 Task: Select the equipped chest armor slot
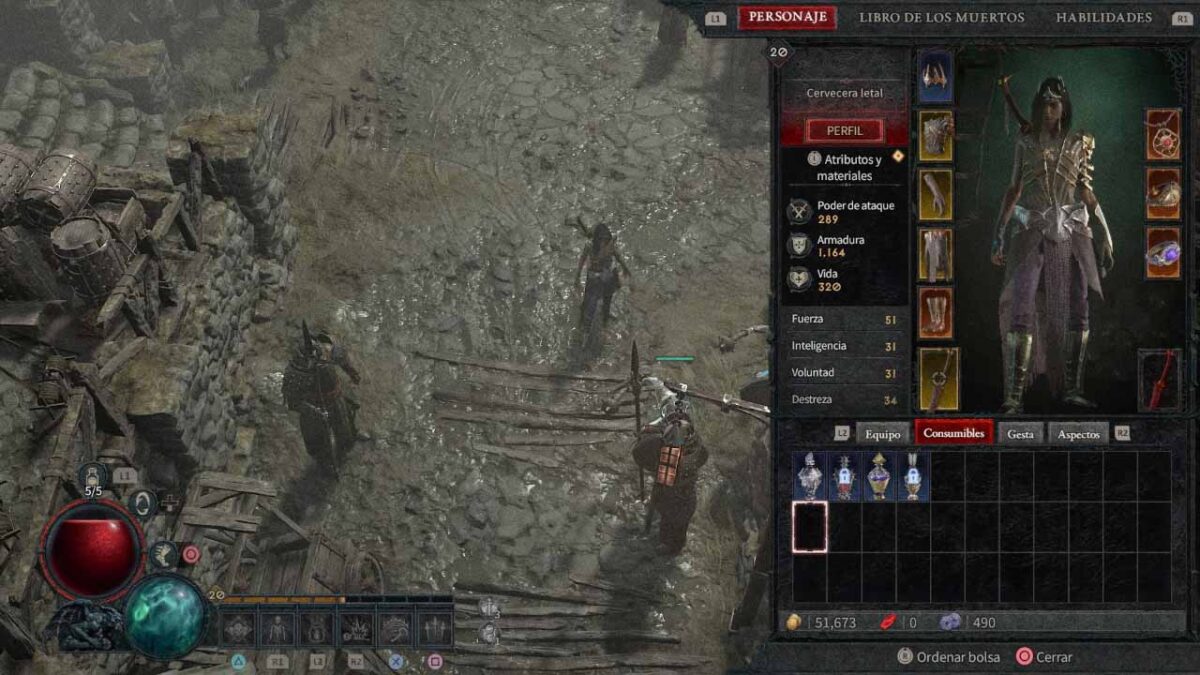(x=936, y=136)
